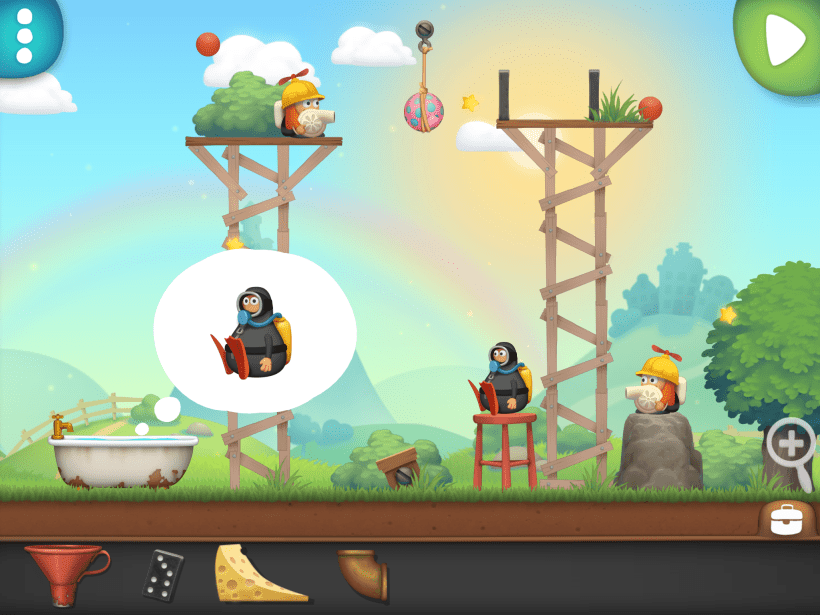Screen dimensions: 820x615
Task: Select the bent brown pipe piece
Action: point(361,574)
